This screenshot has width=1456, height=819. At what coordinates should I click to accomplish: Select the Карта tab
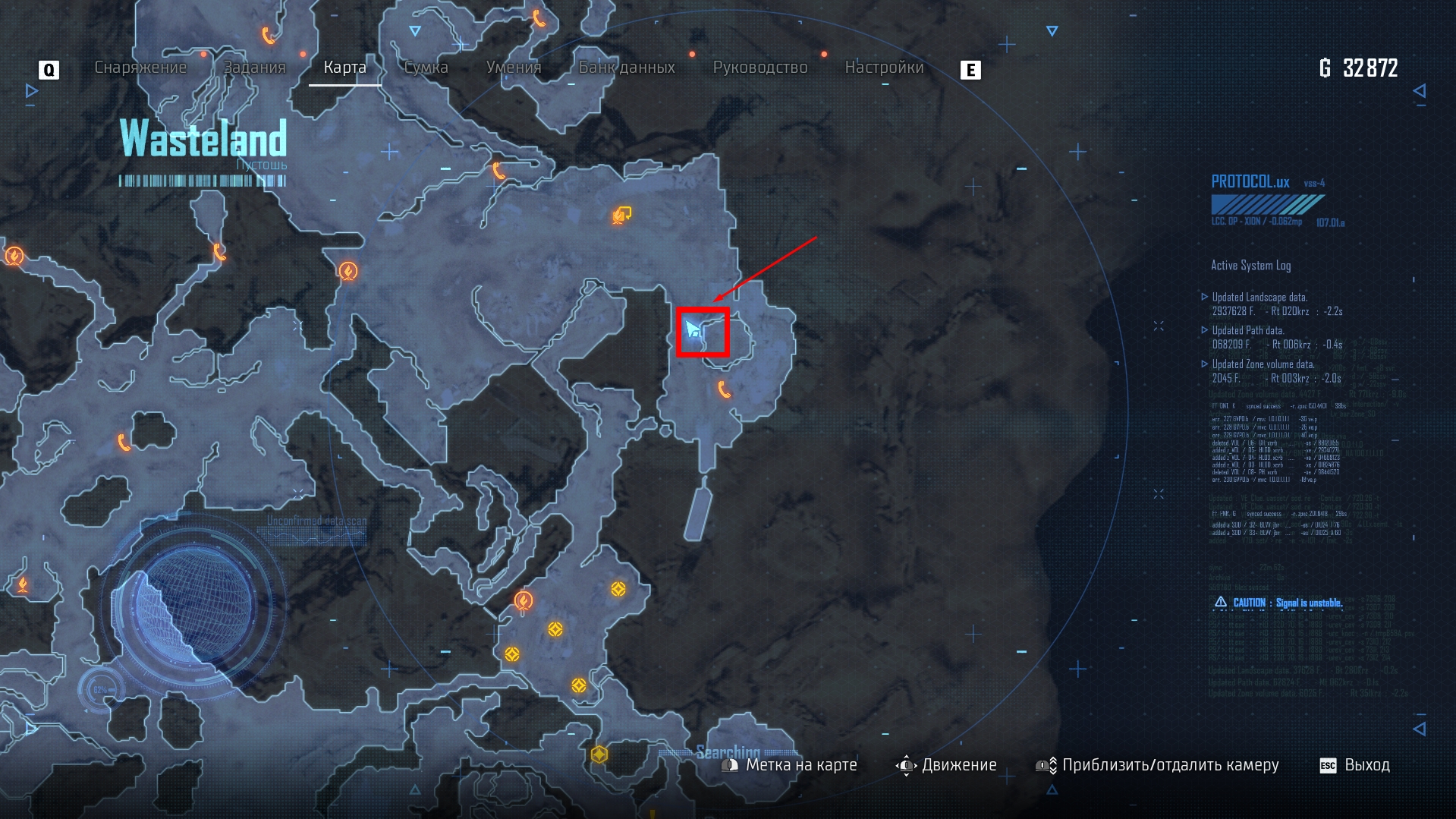[x=344, y=68]
